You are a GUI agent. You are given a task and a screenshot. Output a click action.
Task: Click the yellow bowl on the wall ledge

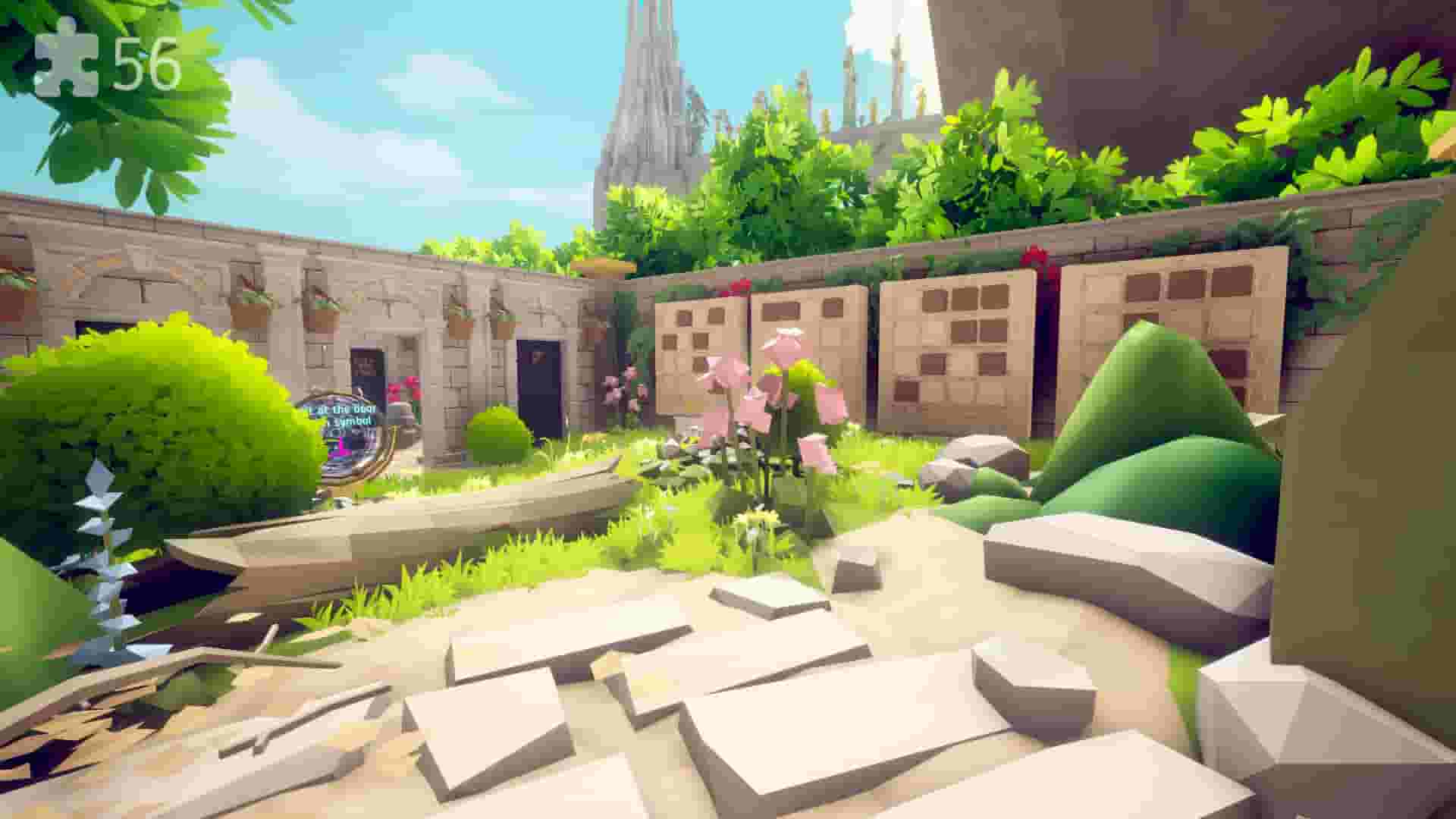point(603,267)
